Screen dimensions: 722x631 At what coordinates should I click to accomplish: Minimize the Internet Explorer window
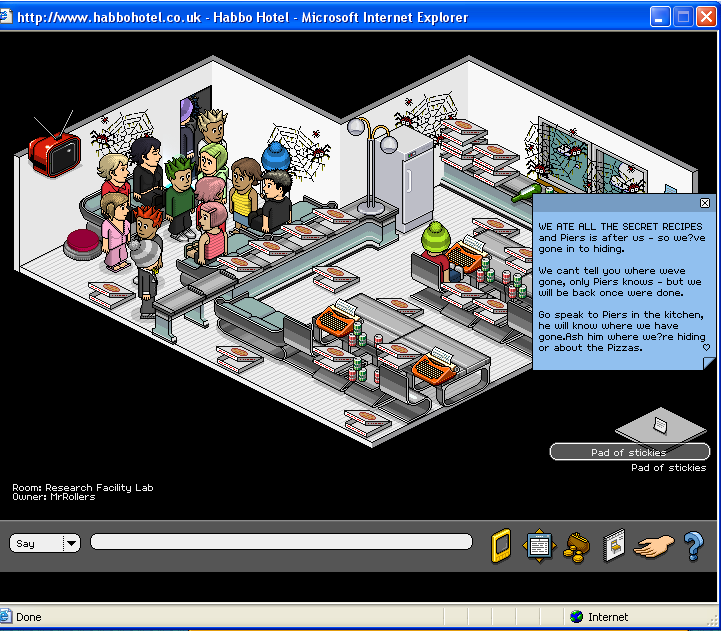point(661,16)
